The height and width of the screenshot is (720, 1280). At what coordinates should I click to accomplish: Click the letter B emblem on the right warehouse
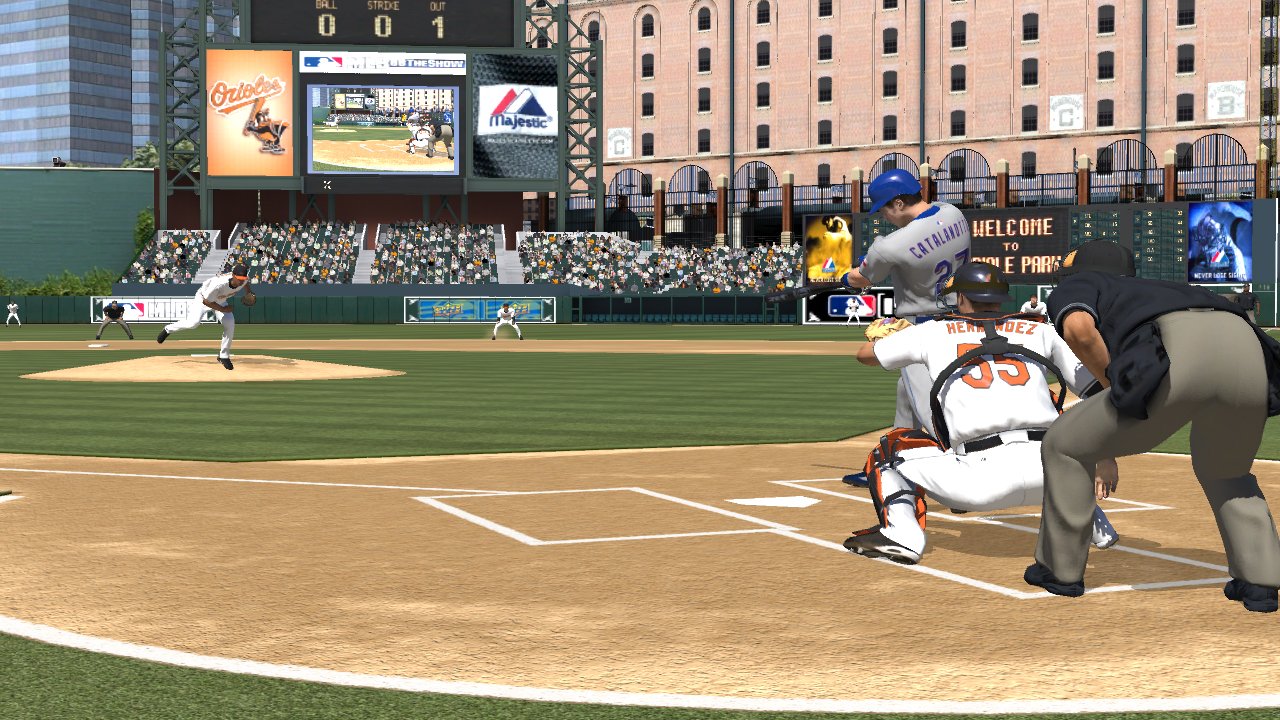1224,100
